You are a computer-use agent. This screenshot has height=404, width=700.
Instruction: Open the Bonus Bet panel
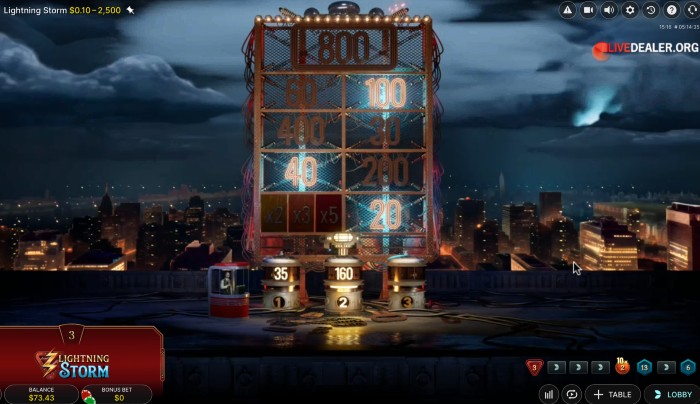pyautogui.click(x=116, y=394)
